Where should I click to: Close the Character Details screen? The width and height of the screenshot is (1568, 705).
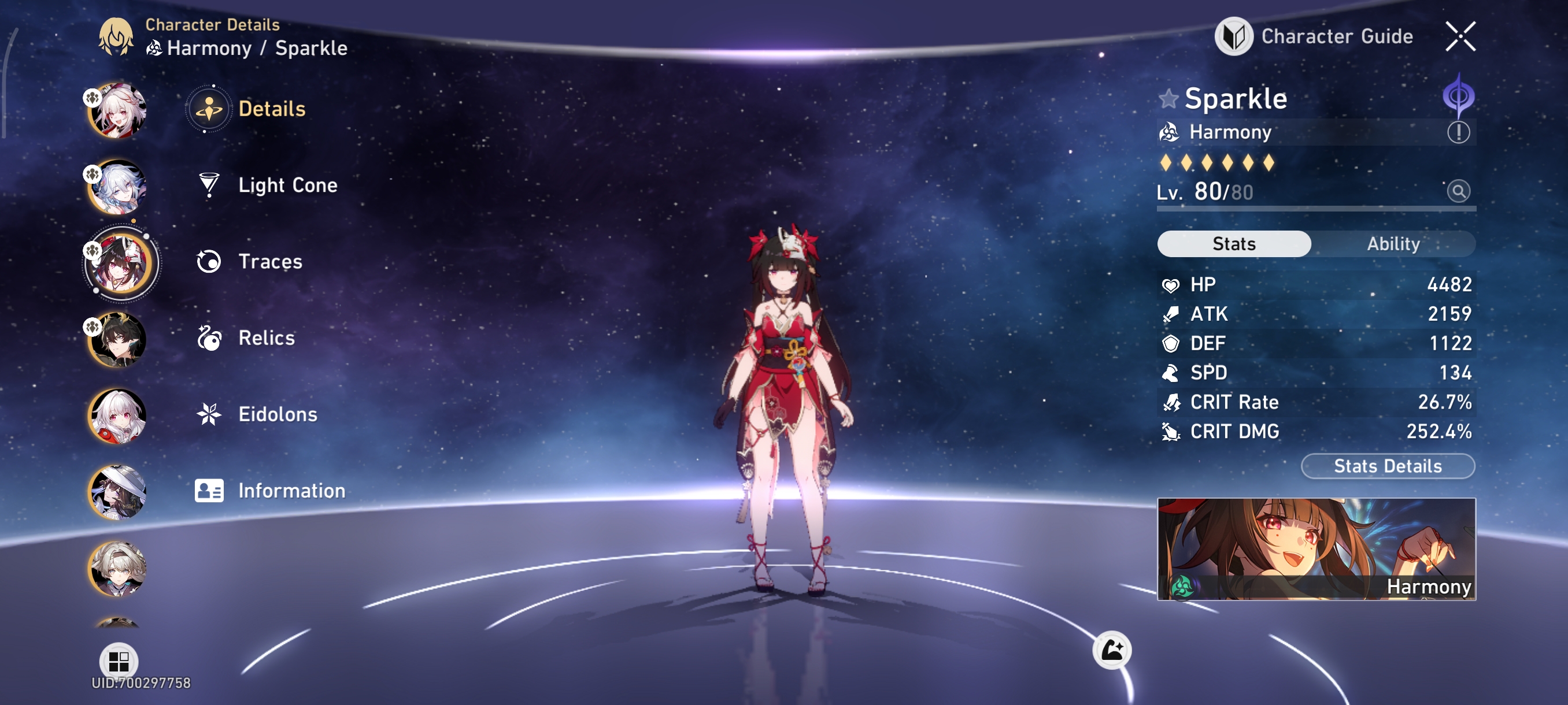pyautogui.click(x=1460, y=36)
